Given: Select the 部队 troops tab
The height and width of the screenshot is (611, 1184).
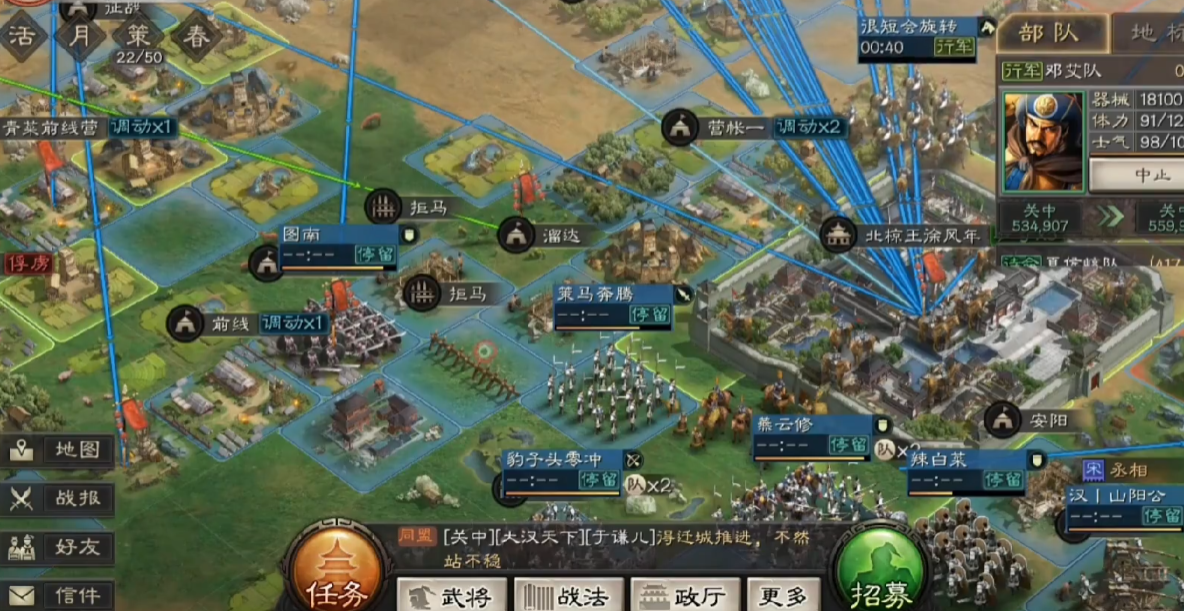Looking at the screenshot, I should coord(1050,32).
